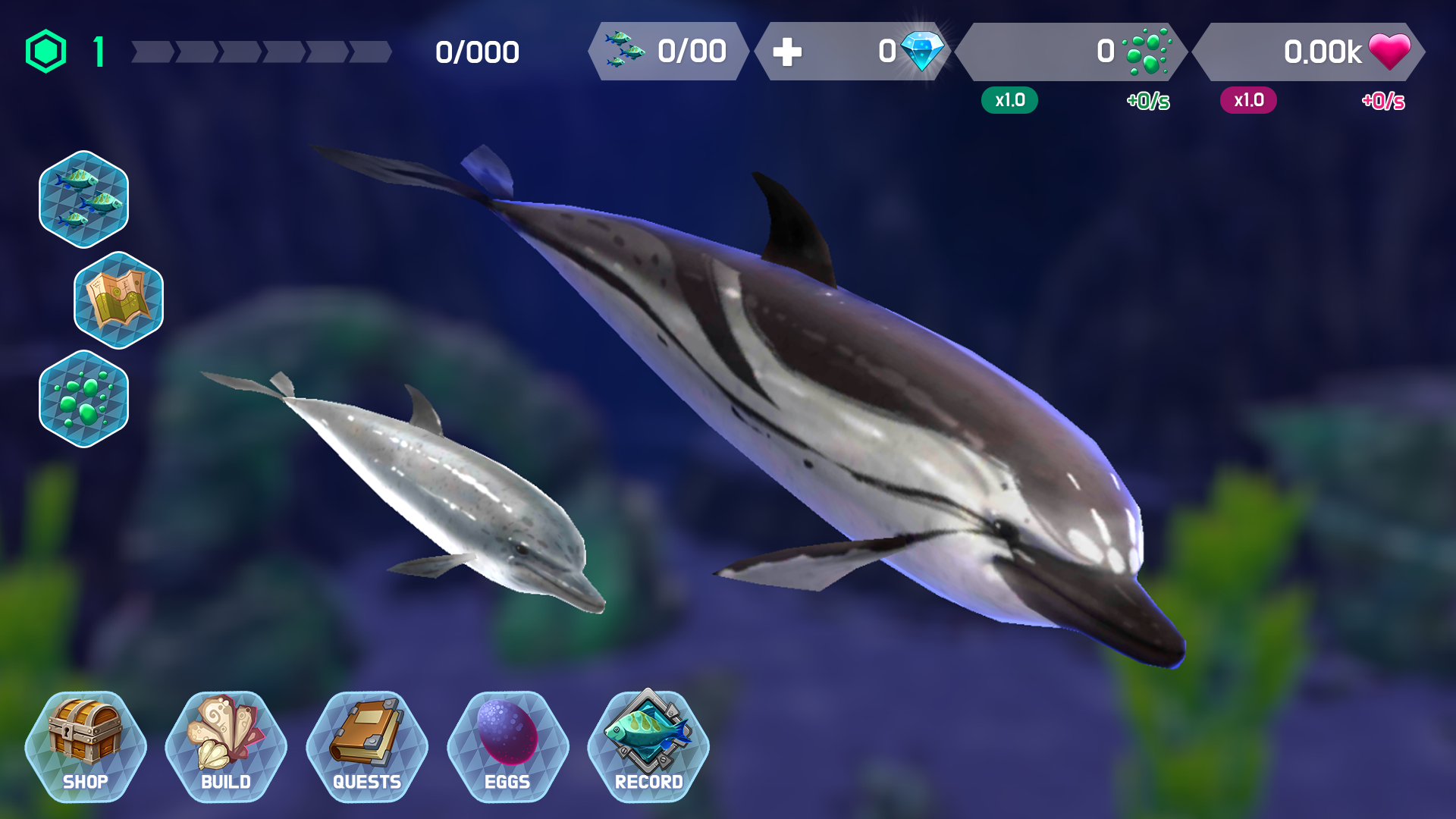Click the fish counter showing 0/00

click(667, 52)
